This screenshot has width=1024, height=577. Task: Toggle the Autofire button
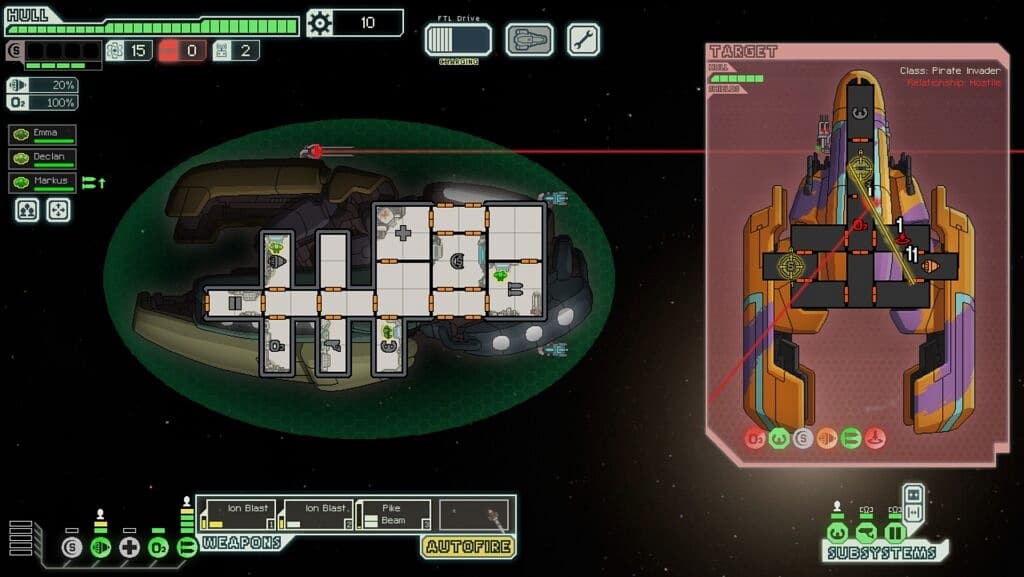[x=469, y=547]
